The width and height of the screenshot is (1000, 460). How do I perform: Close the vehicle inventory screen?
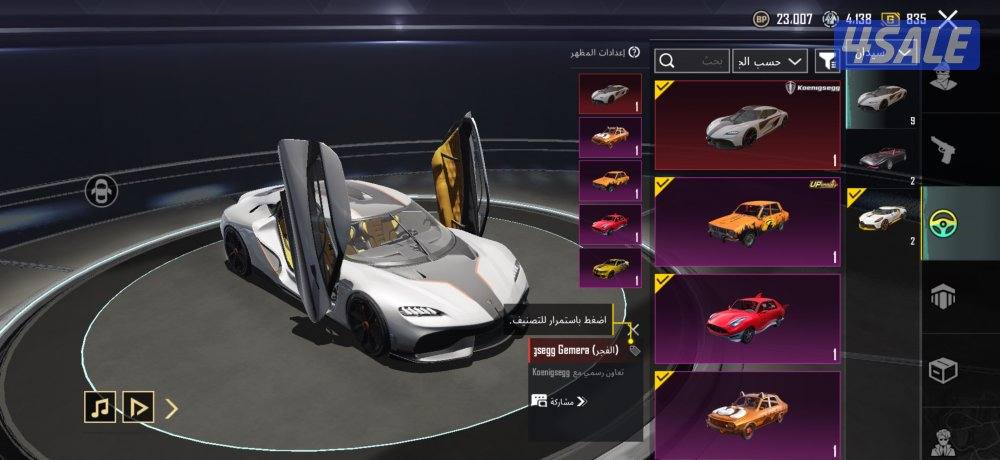pos(948,18)
